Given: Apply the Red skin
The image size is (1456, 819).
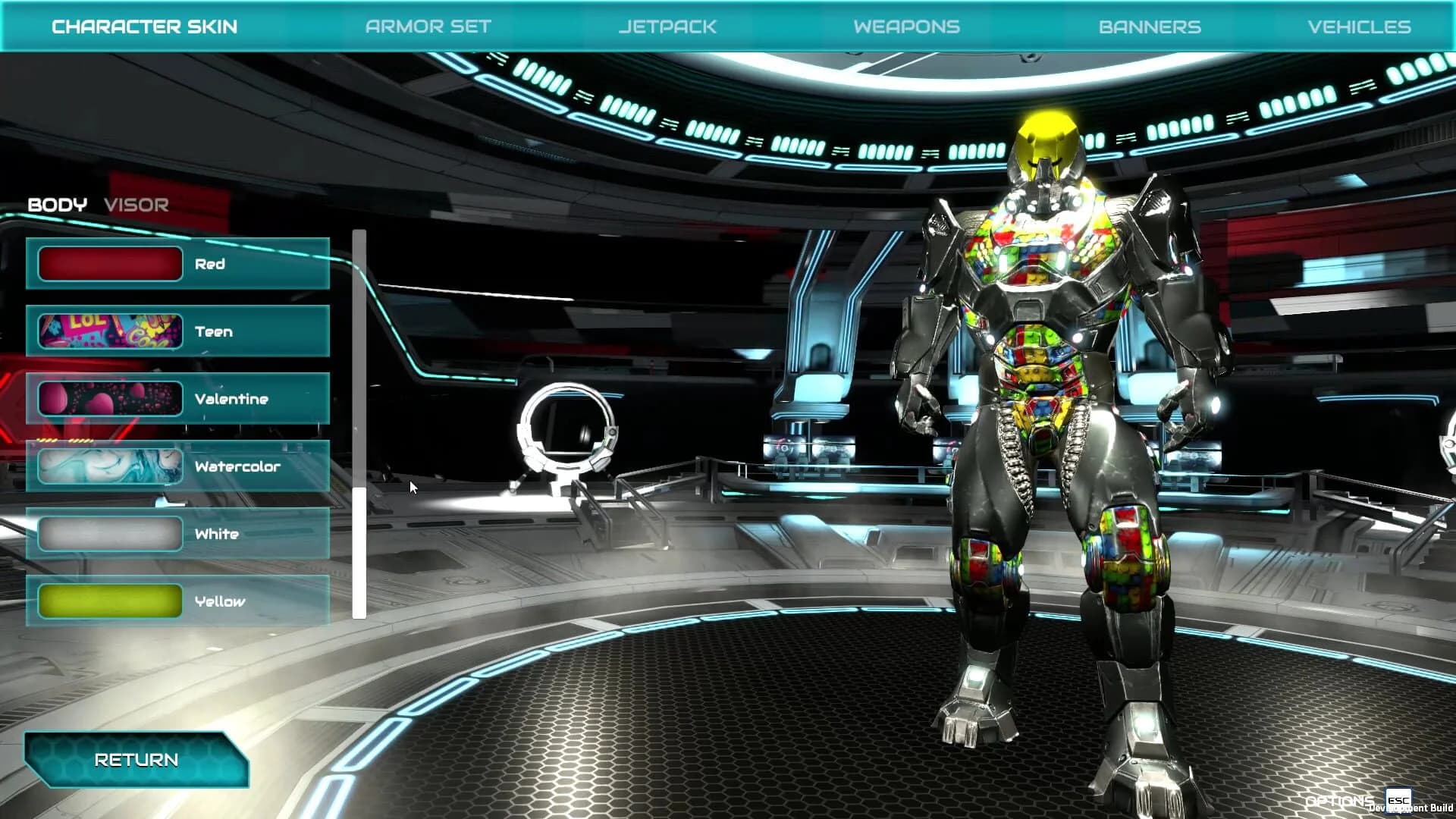Looking at the screenshot, I should click(x=177, y=264).
